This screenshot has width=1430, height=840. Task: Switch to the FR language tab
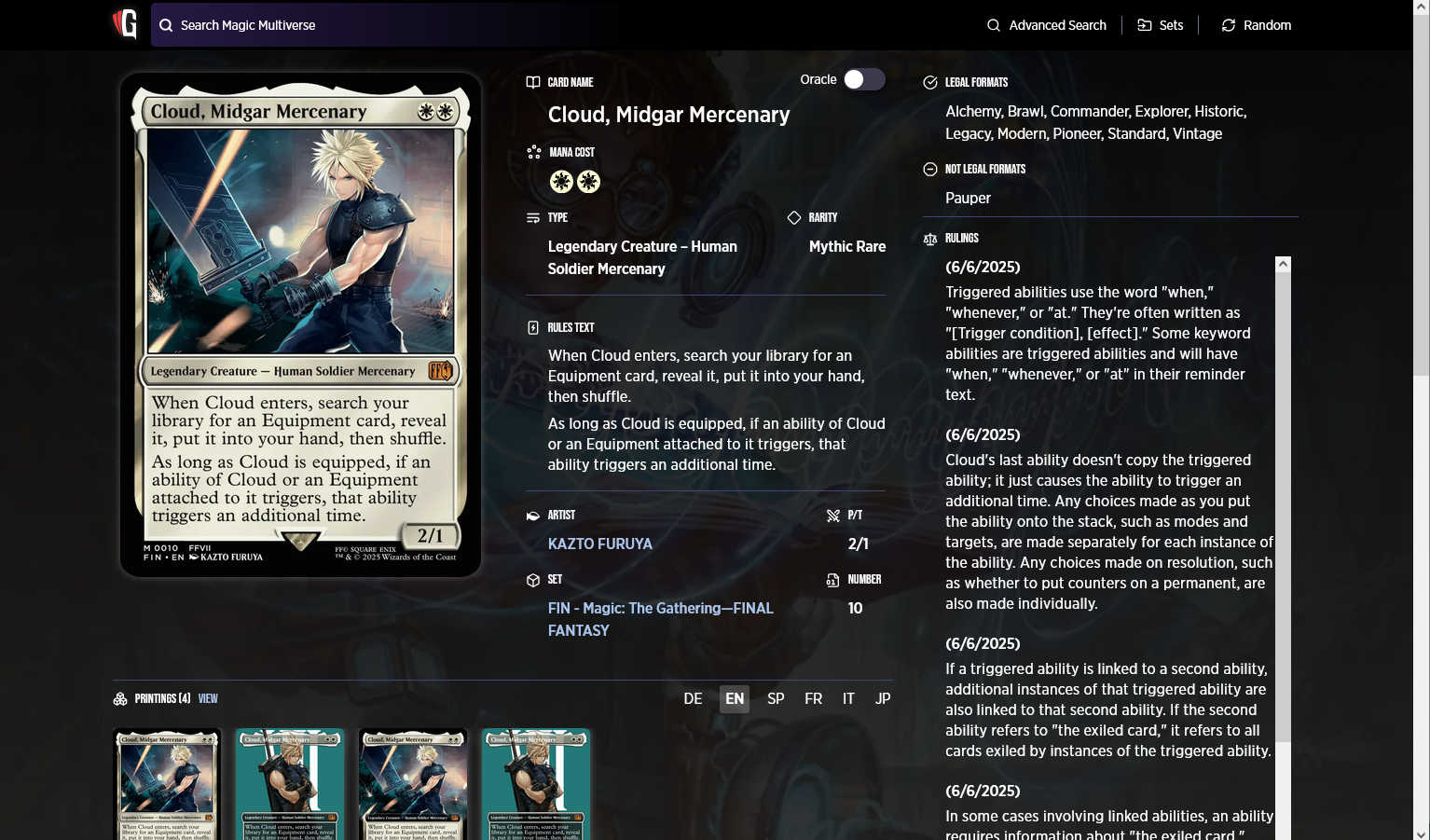tap(812, 698)
